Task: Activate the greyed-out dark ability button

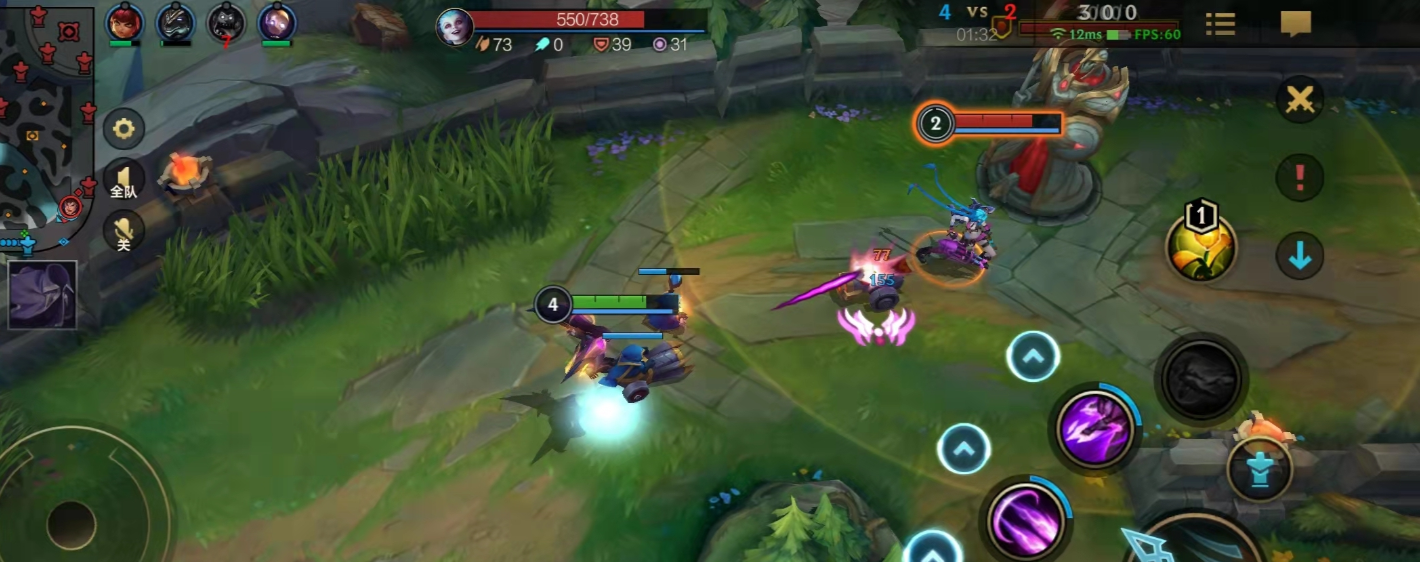Action: coord(1200,379)
